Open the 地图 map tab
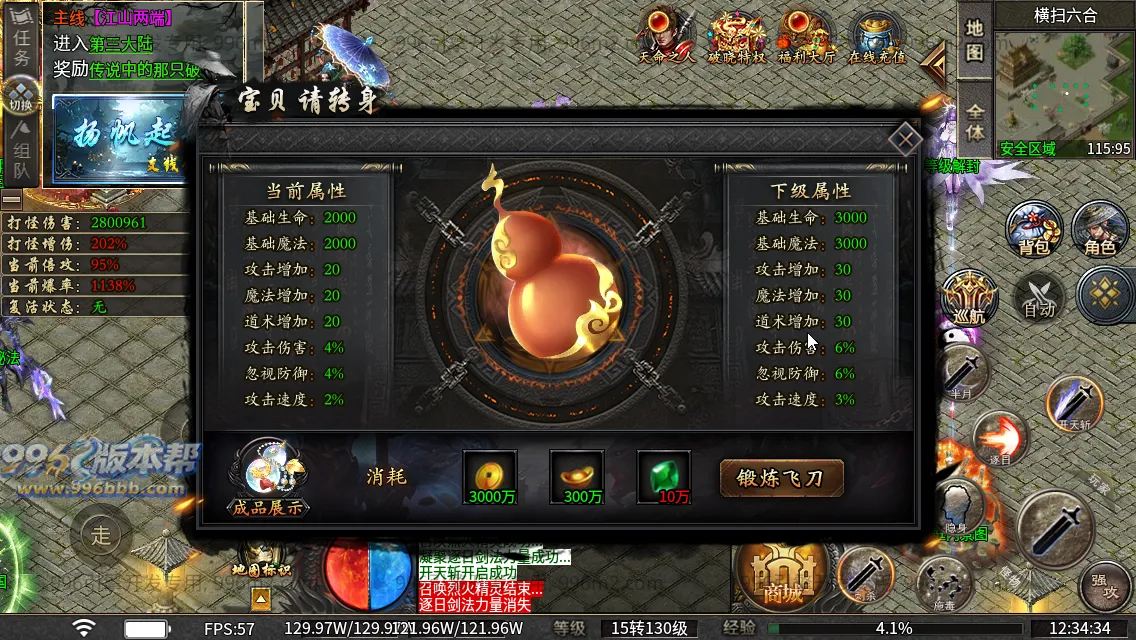 (x=974, y=39)
